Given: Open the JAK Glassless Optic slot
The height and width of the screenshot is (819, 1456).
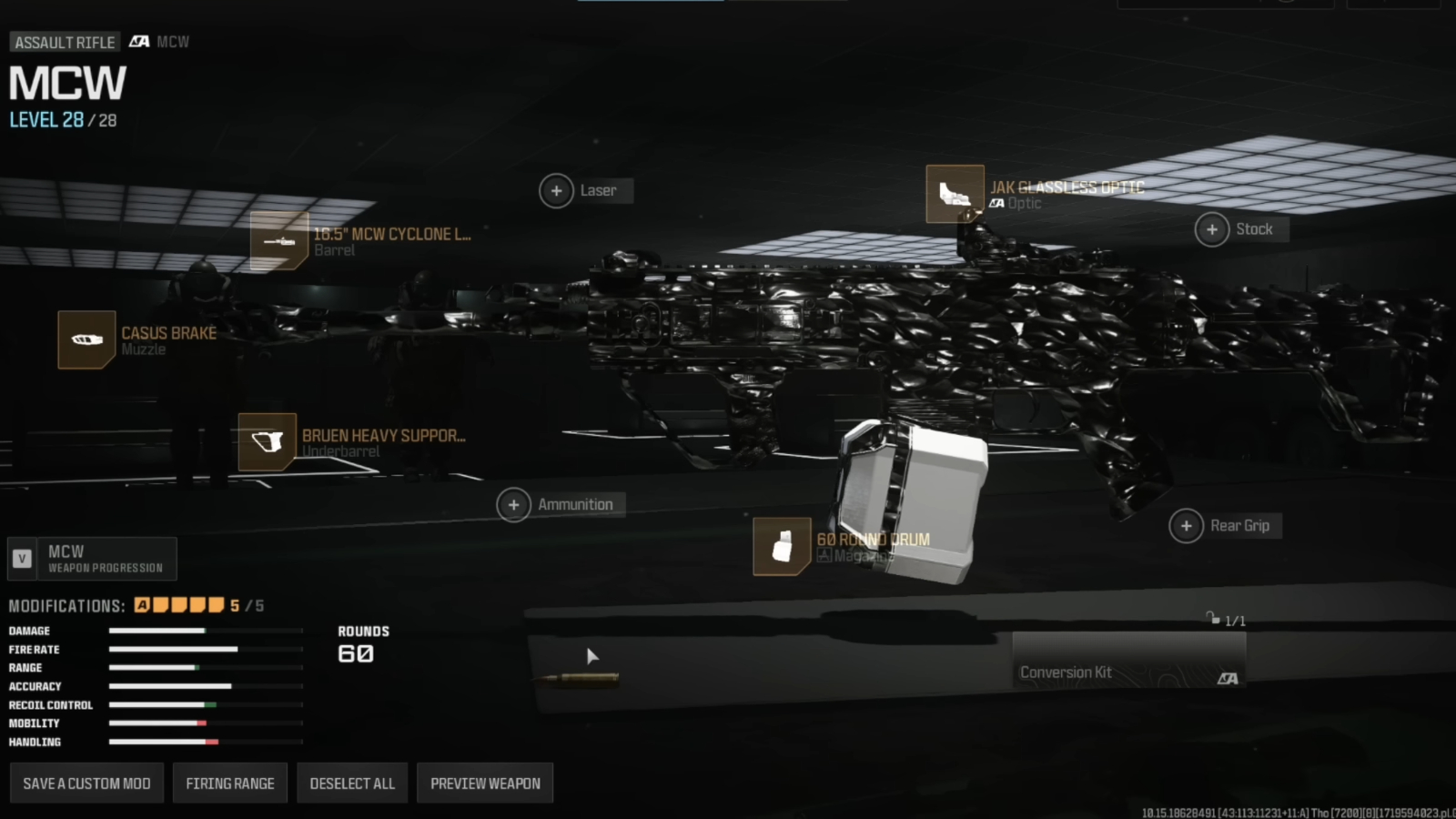Looking at the screenshot, I should [x=955, y=194].
